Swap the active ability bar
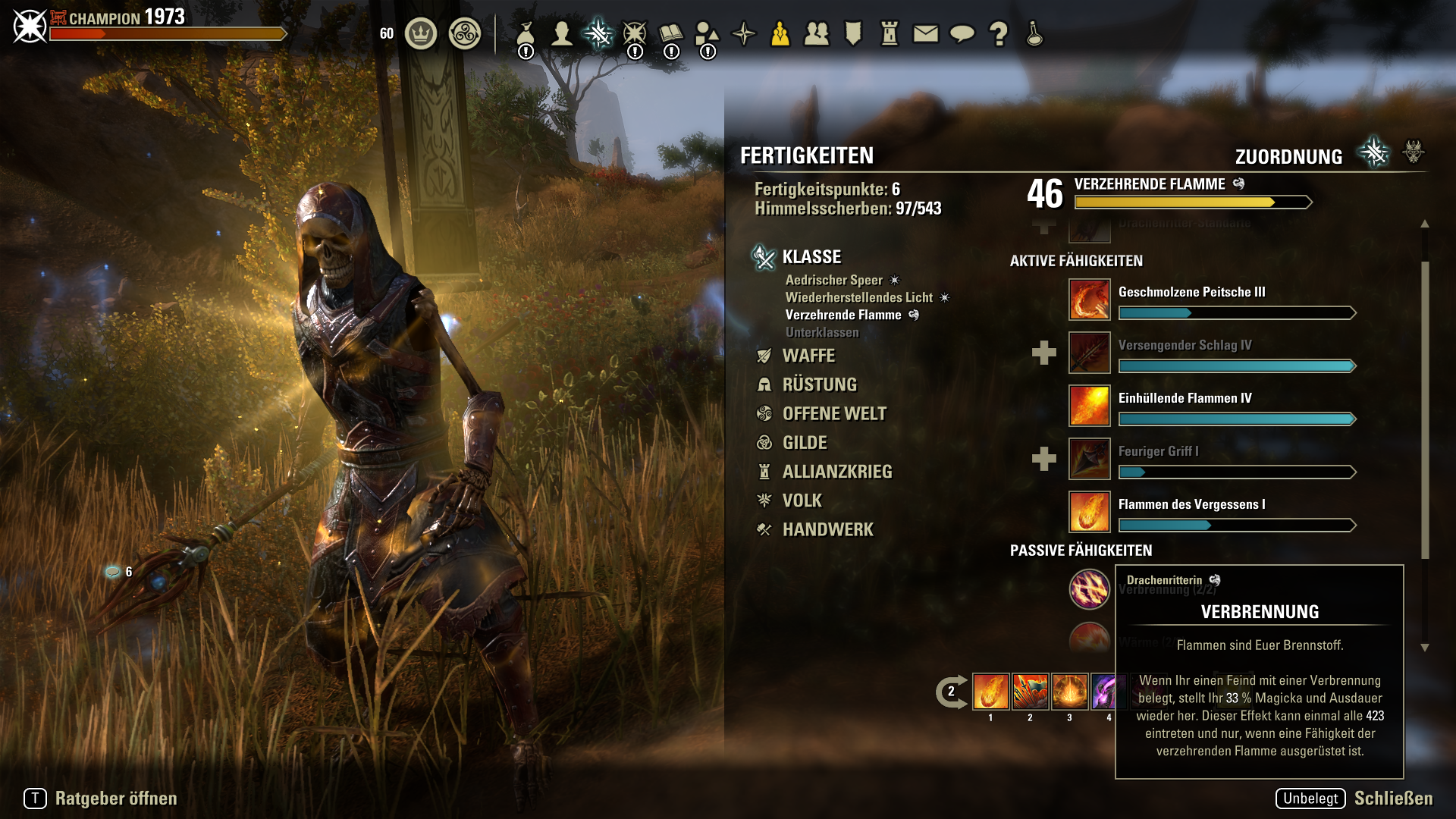Viewport: 1456px width, 819px height. point(951,692)
